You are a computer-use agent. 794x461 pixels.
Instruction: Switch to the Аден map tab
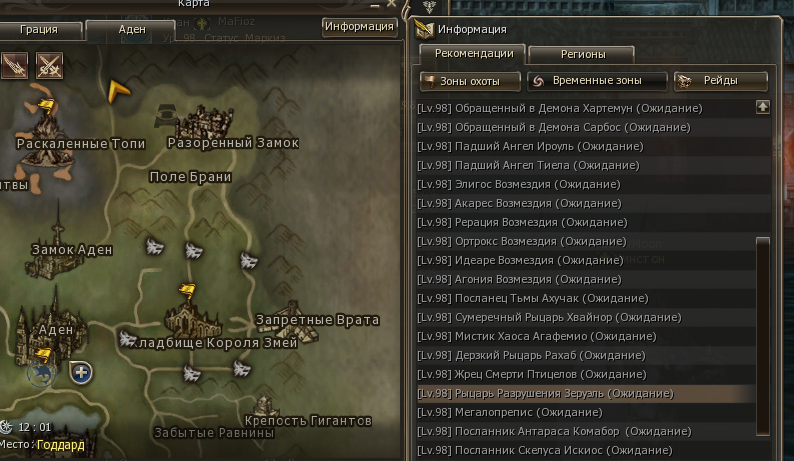(x=132, y=30)
